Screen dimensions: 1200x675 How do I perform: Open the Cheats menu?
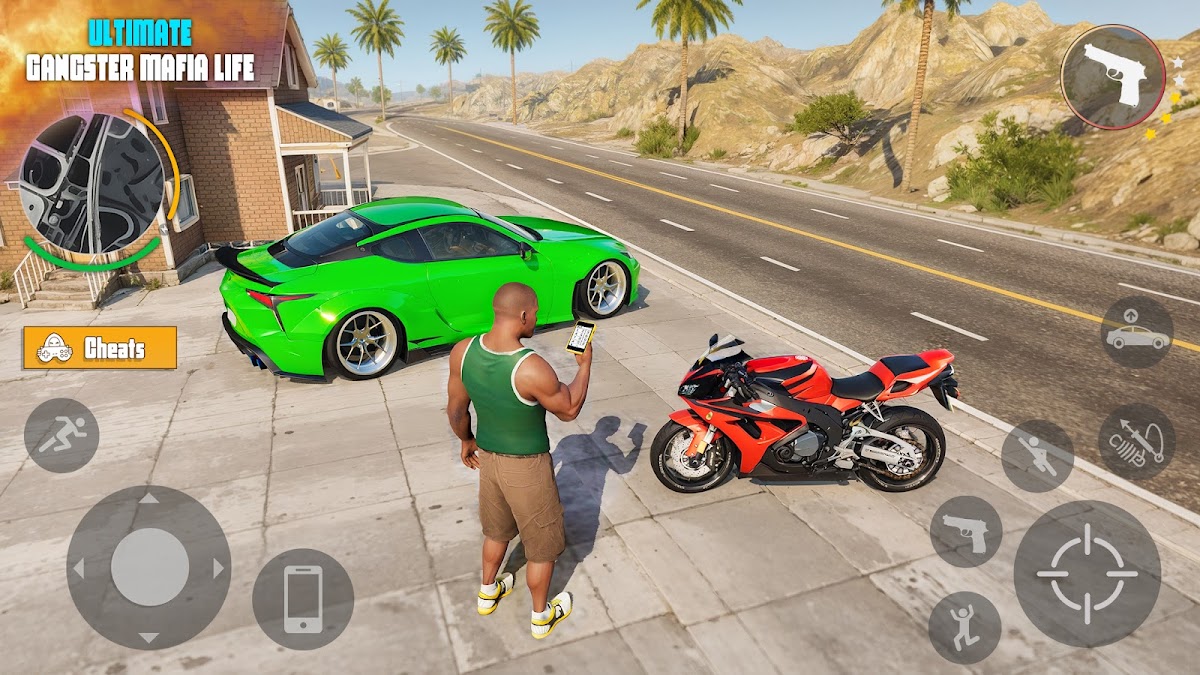click(x=100, y=348)
